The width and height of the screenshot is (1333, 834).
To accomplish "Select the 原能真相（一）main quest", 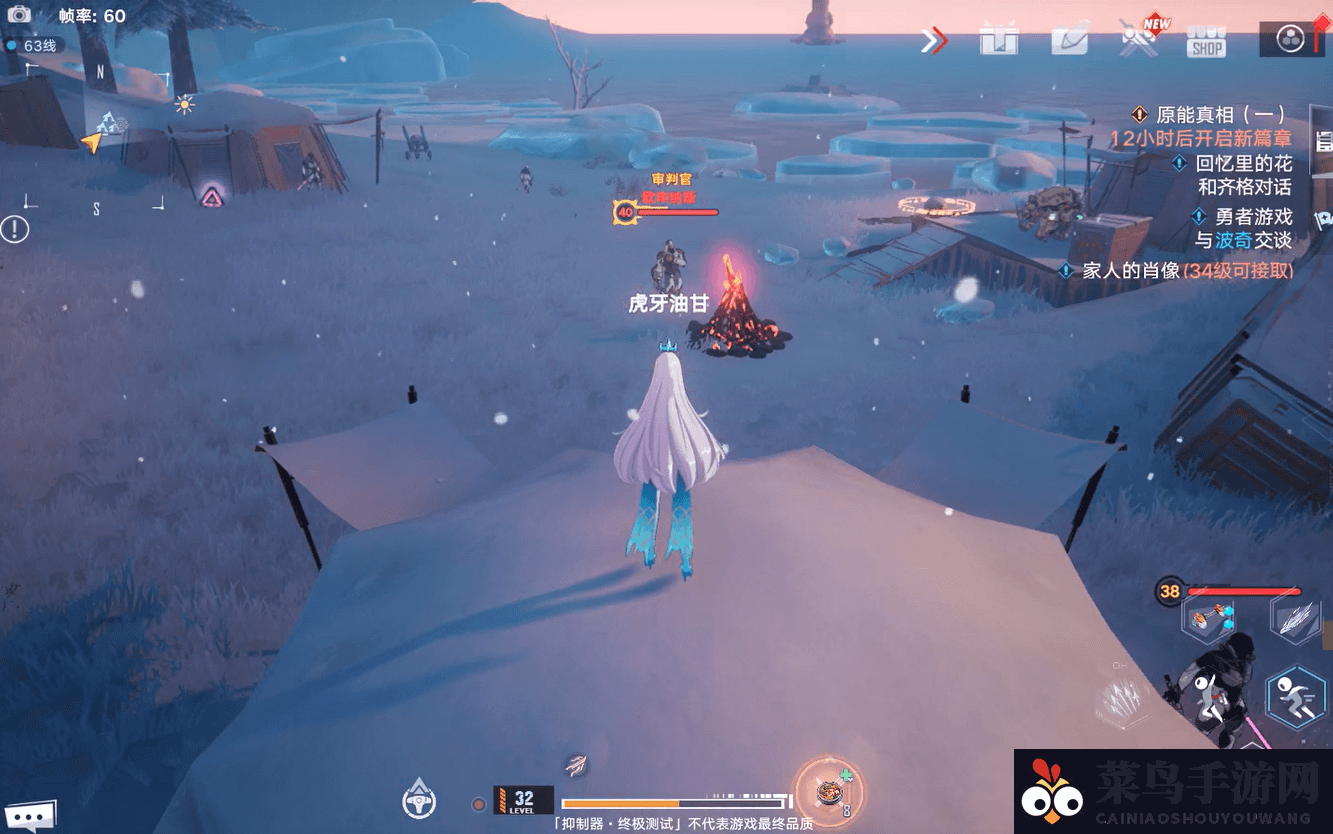I will pos(1219,114).
